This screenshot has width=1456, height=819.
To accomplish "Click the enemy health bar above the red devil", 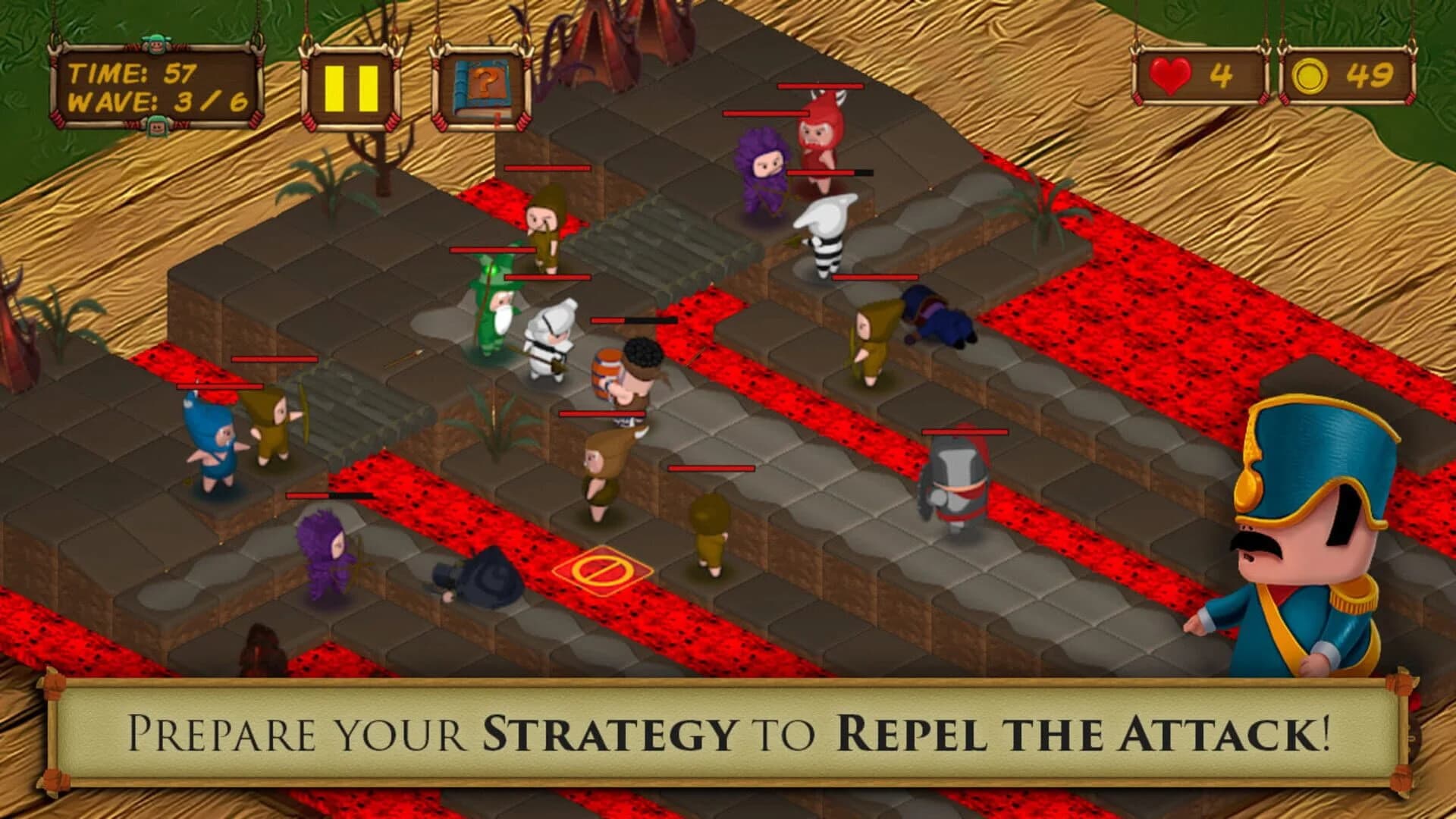I will point(821,86).
